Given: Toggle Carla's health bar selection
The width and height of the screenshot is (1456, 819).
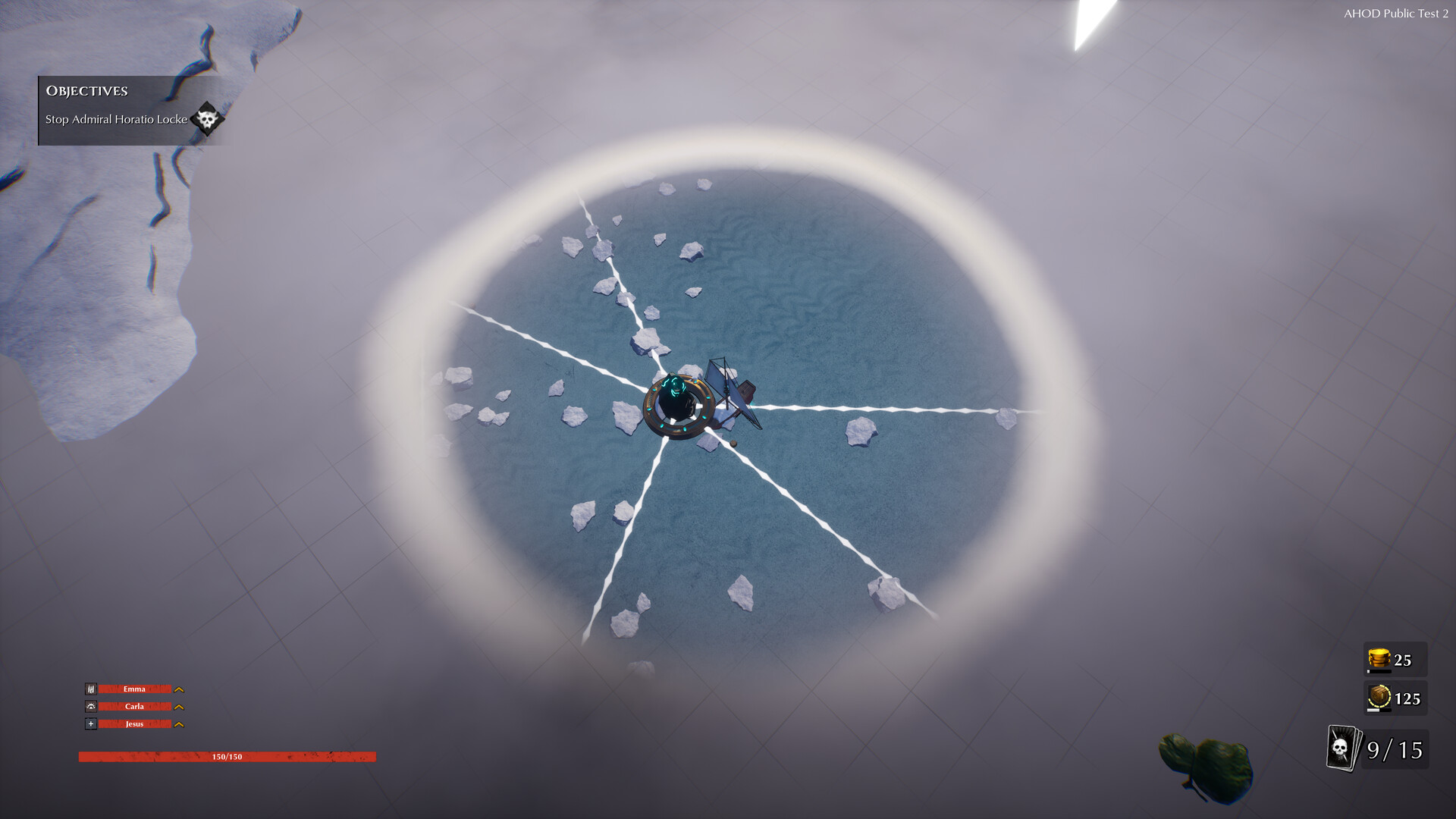Looking at the screenshot, I should (x=135, y=706).
